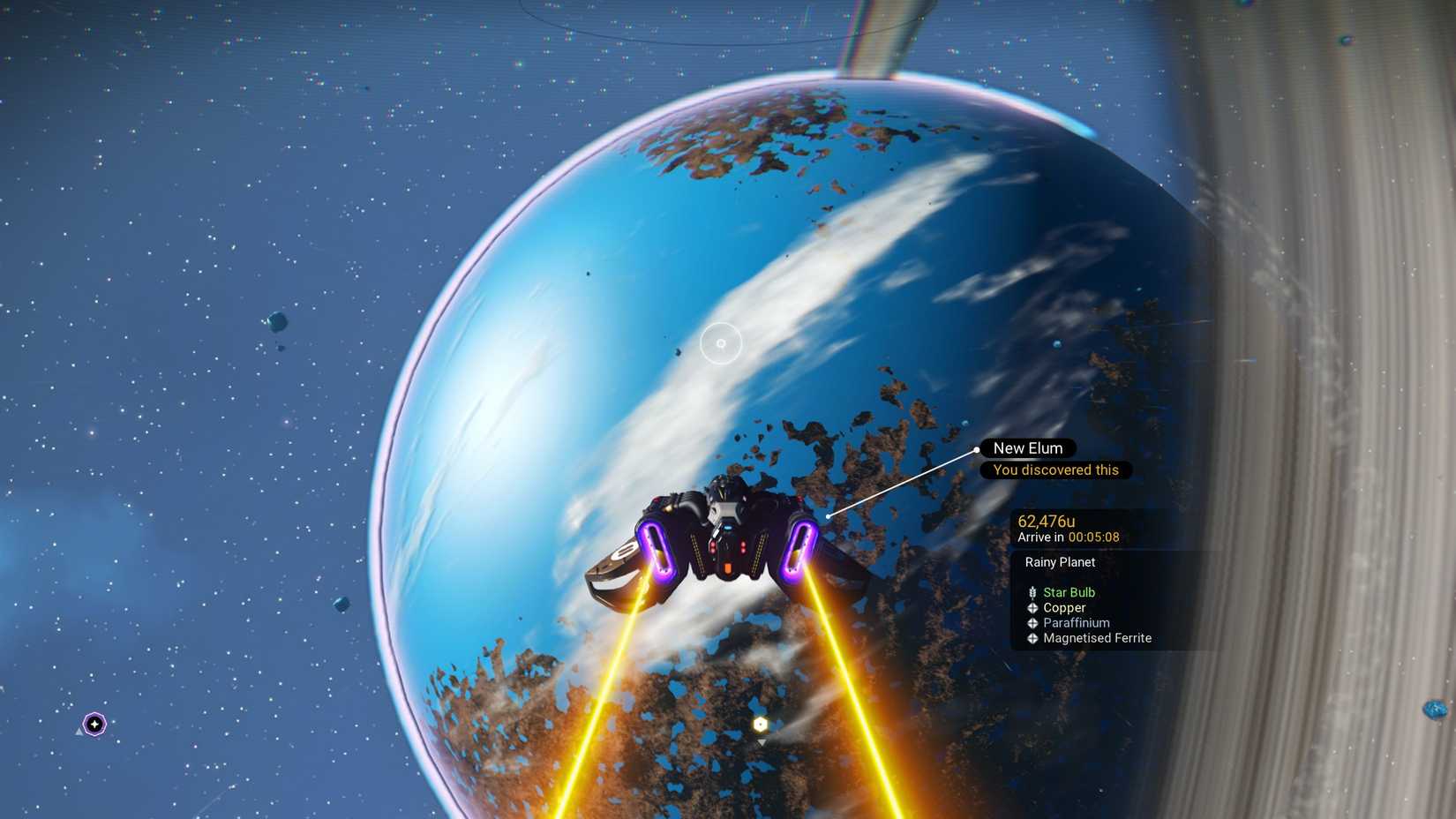Click the Magnetised Ferrite resource icon
Screen dimensions: 1456x819
pyautogui.click(x=1032, y=637)
